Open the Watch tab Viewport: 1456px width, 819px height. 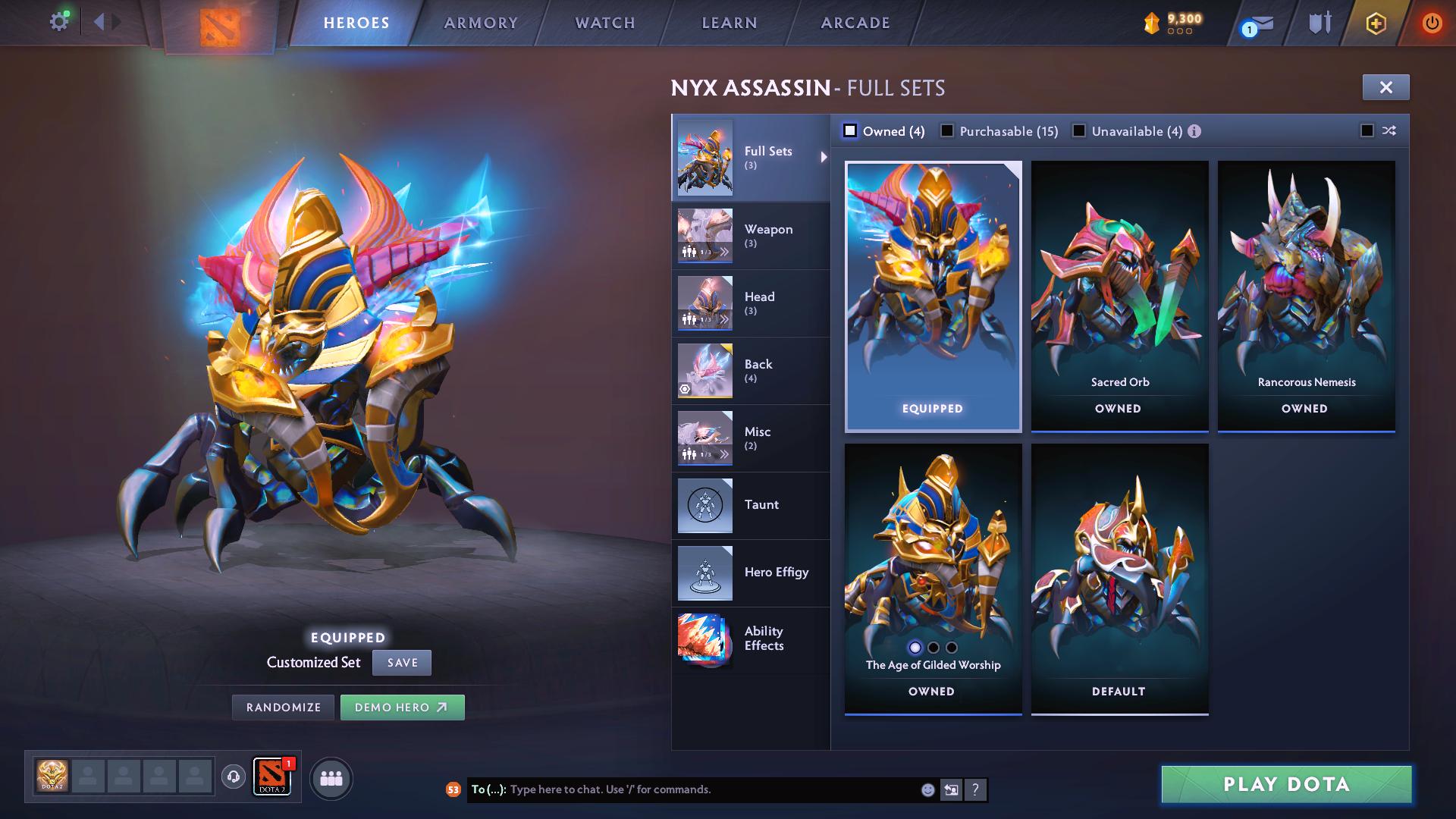[605, 23]
